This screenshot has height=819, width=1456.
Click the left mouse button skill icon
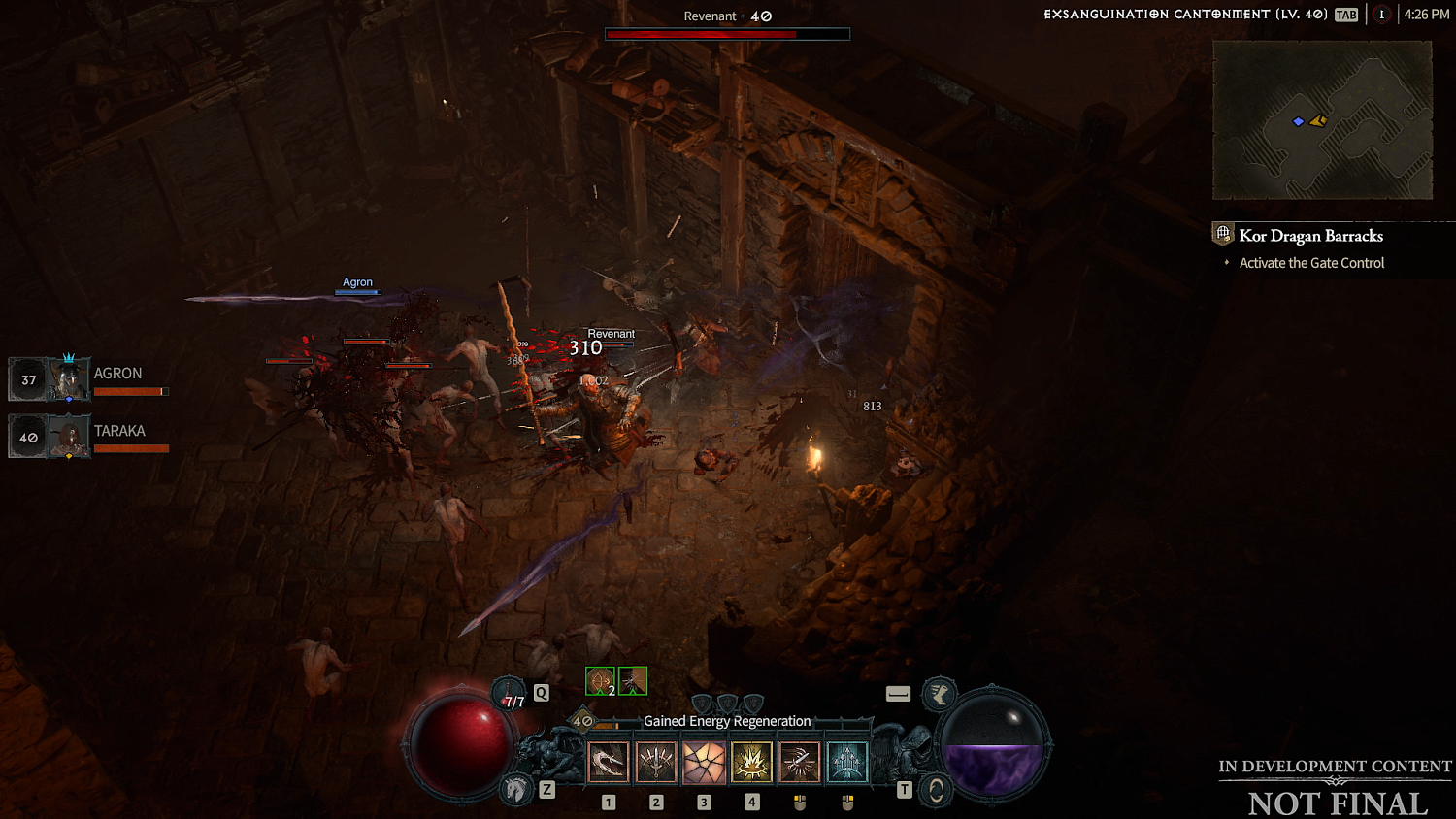pos(799,762)
